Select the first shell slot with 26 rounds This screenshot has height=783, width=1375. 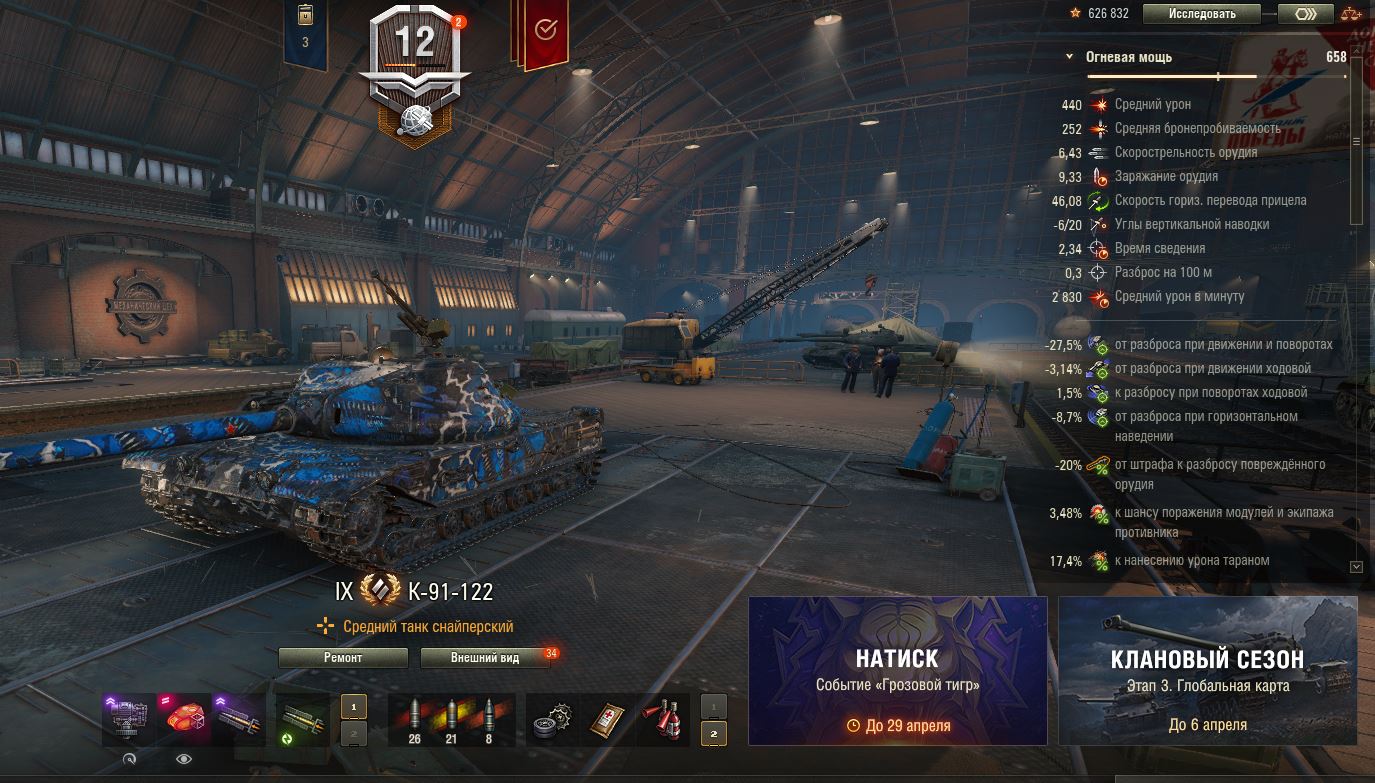tap(415, 720)
